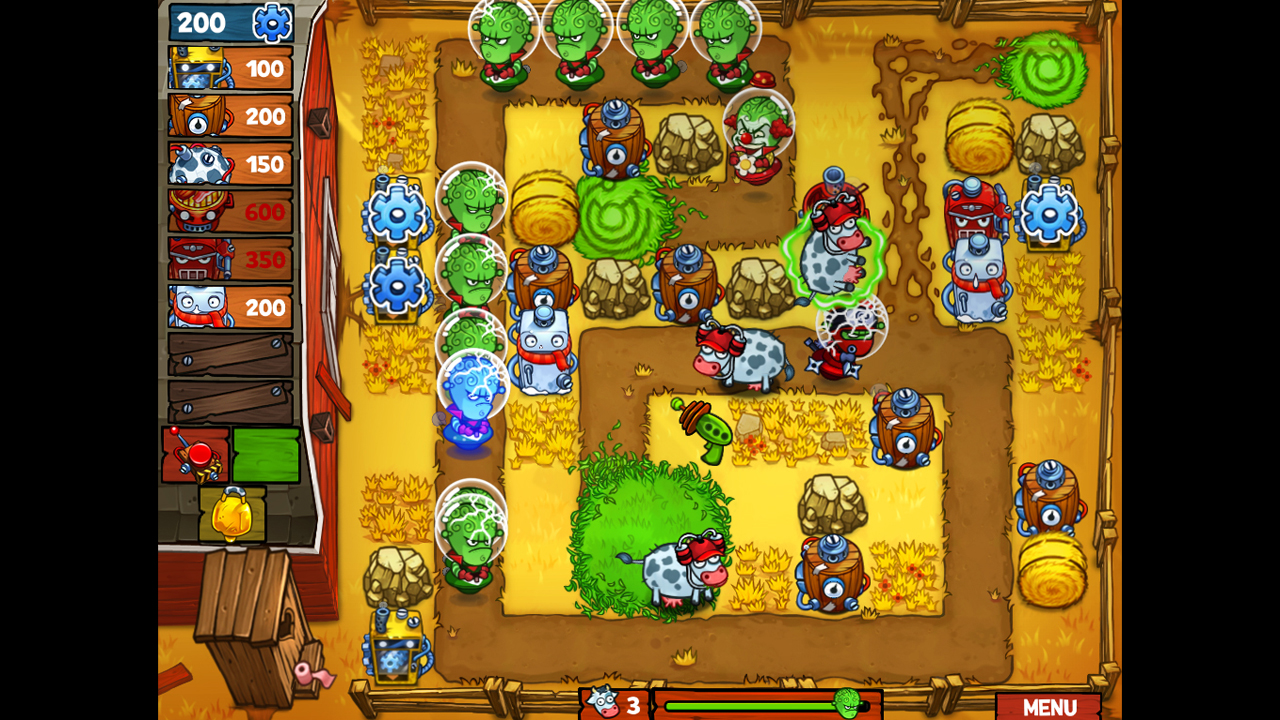Image resolution: width=1280 pixels, height=720 pixels.
Task: Click the golden bell power-up icon
Action: (x=230, y=515)
